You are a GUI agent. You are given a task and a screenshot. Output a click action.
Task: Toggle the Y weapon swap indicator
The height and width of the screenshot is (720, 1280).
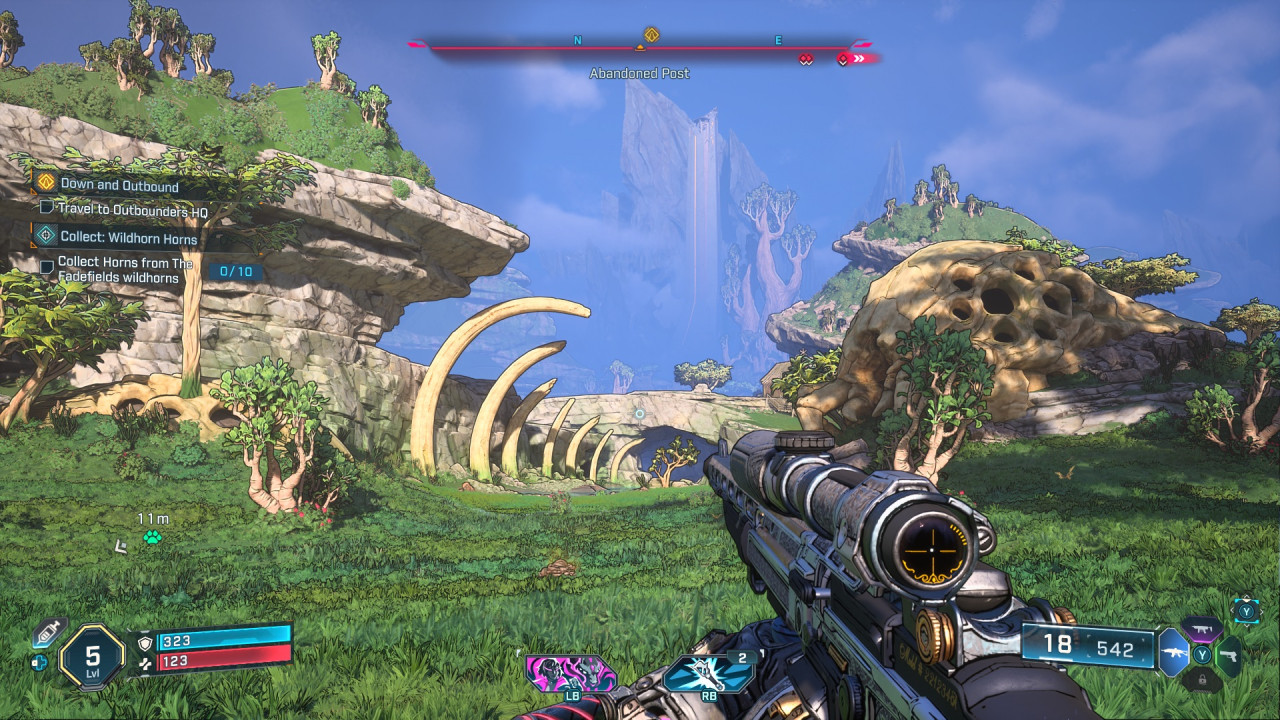click(1246, 610)
